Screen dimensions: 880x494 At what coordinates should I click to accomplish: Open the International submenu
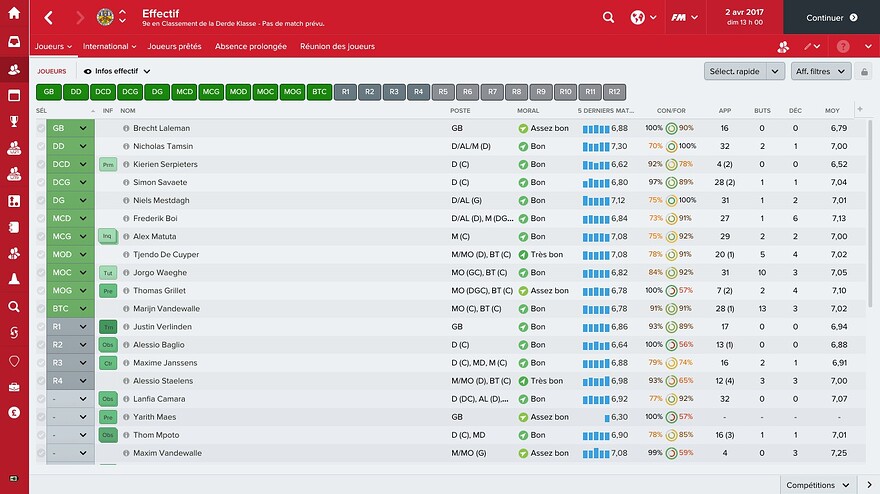coord(109,46)
